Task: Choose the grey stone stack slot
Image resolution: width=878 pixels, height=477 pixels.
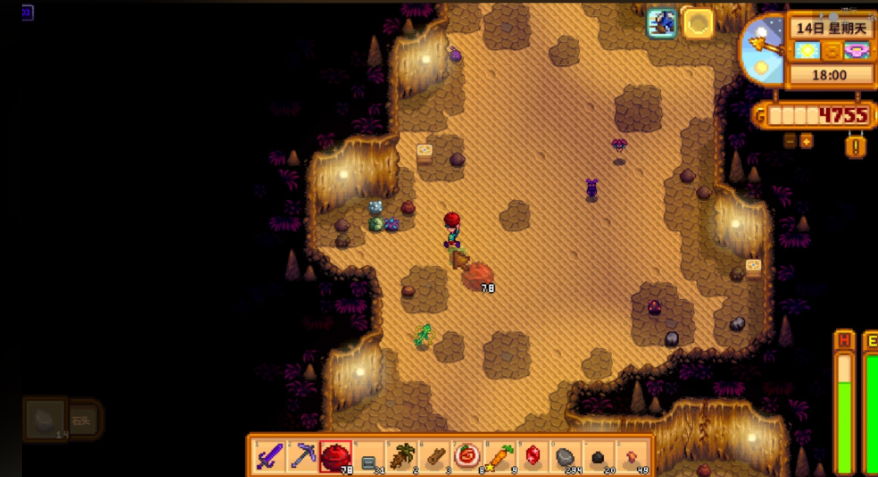Action: tap(566, 456)
